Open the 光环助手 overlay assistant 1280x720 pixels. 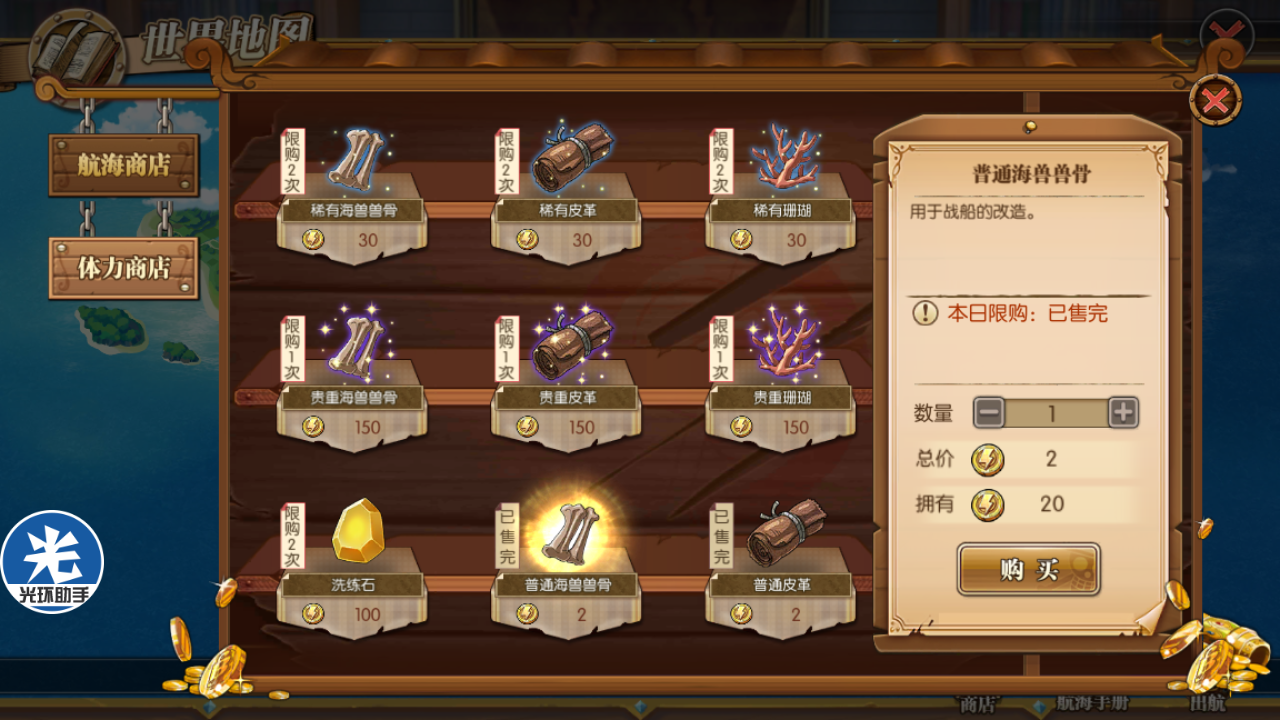[52, 562]
